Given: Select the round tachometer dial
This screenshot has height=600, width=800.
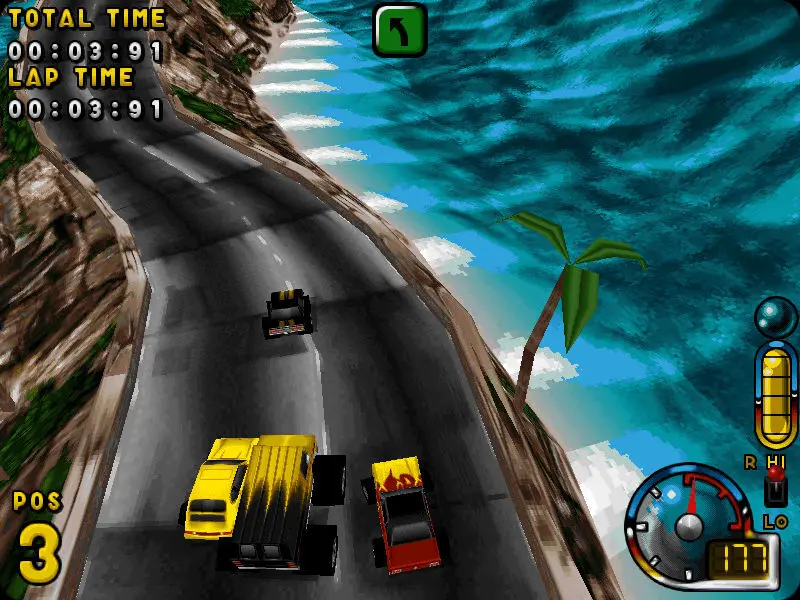Looking at the screenshot, I should pyautogui.click(x=688, y=524).
